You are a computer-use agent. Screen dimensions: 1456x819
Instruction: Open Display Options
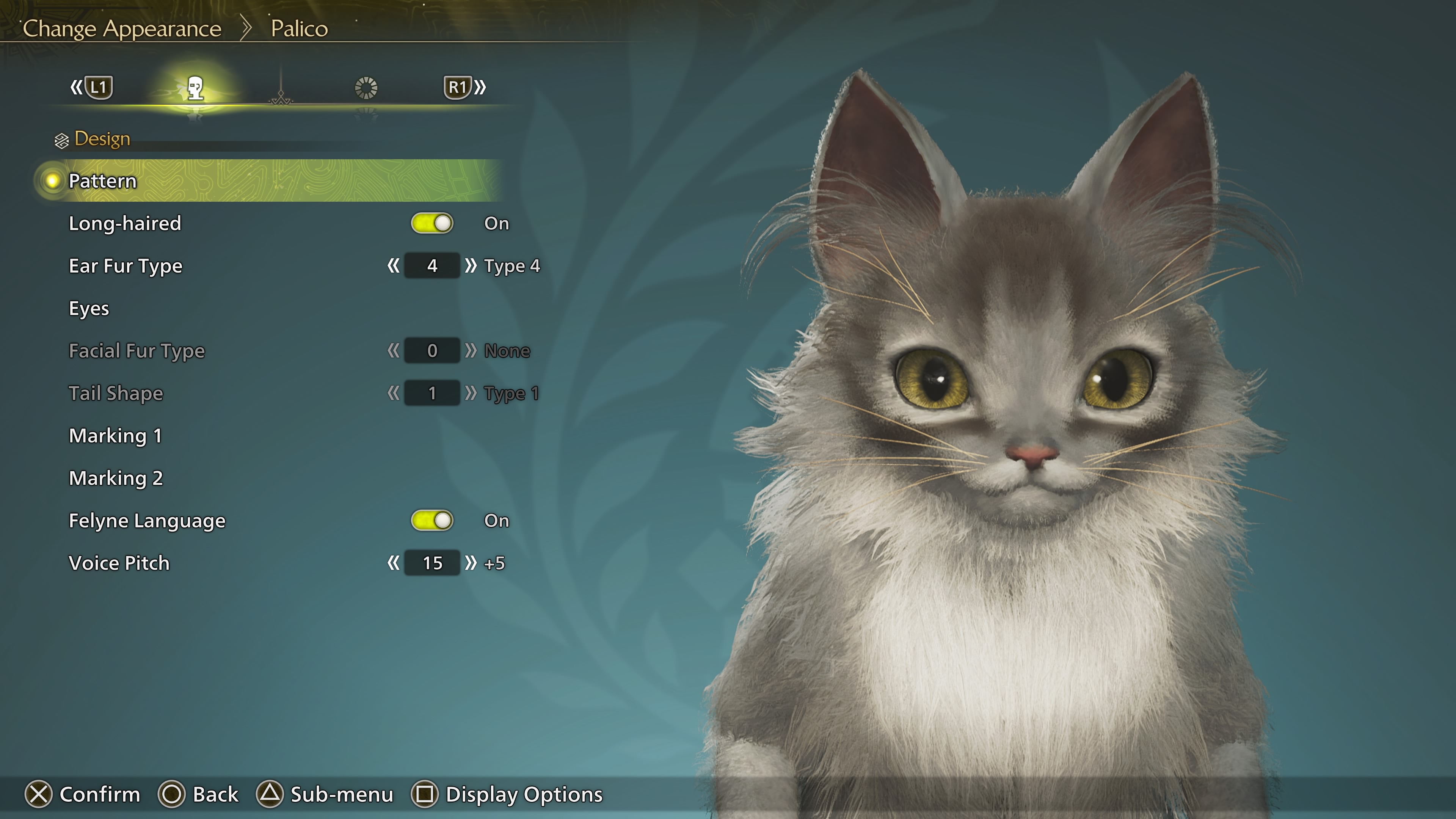click(x=508, y=794)
